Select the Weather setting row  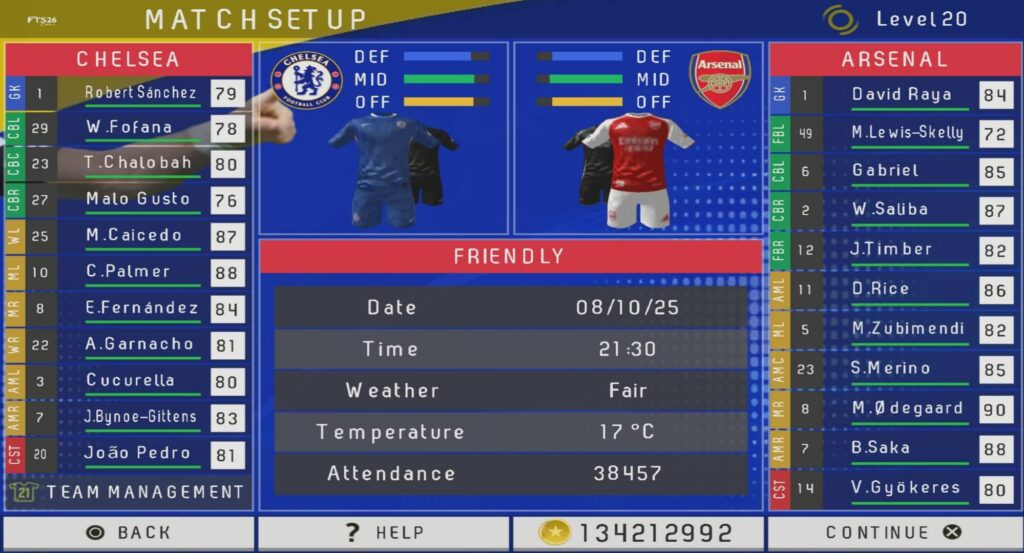(510, 390)
